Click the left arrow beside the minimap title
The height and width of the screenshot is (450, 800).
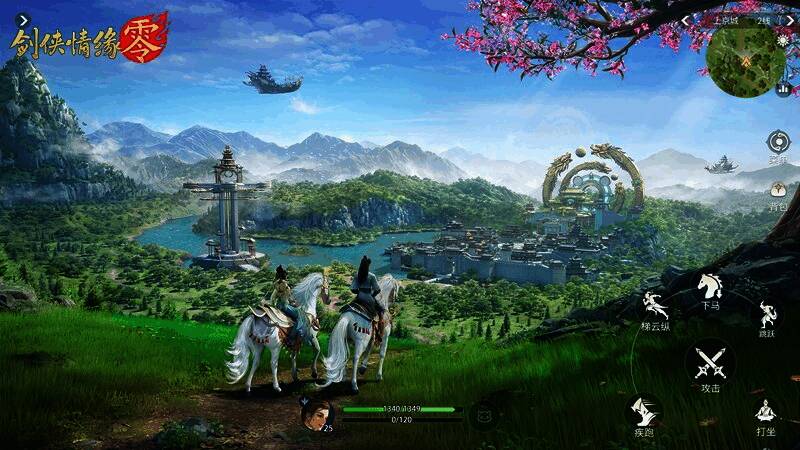tap(686, 20)
